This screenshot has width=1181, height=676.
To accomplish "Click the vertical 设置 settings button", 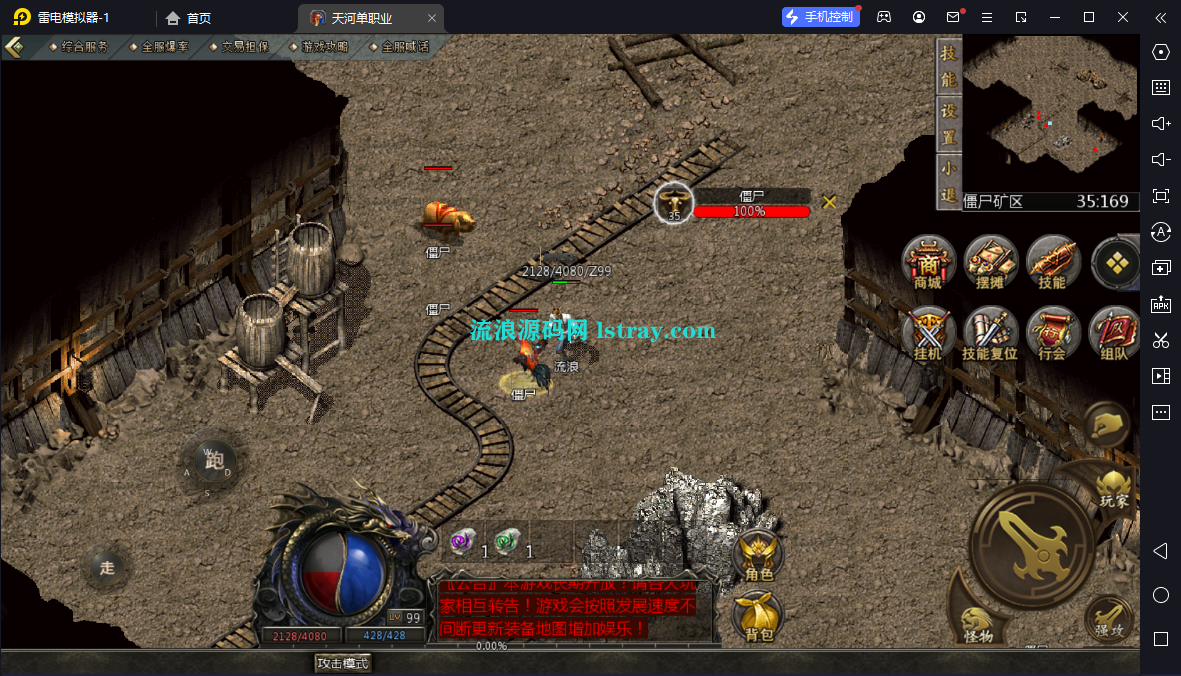I will [x=949, y=125].
